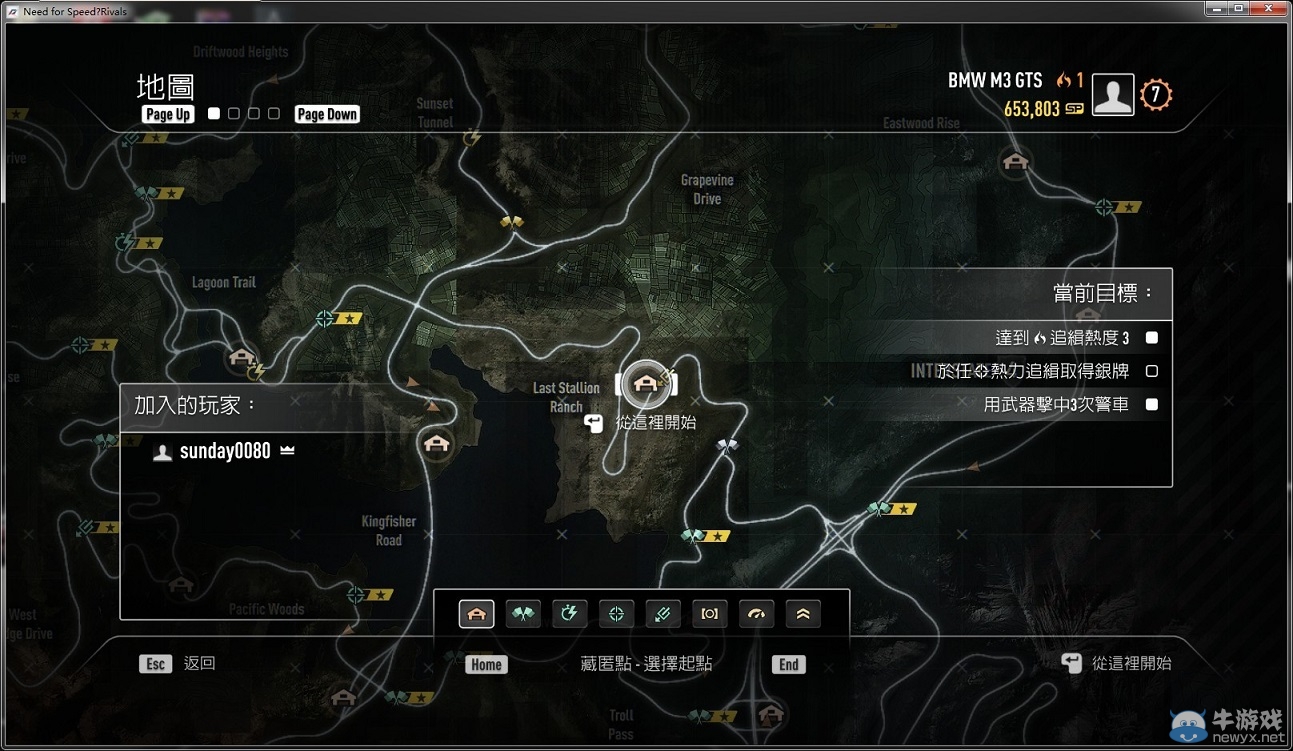Viewport: 1293px width, 751px height.
Task: Select the speedometer speed zone filter
Action: point(756,614)
